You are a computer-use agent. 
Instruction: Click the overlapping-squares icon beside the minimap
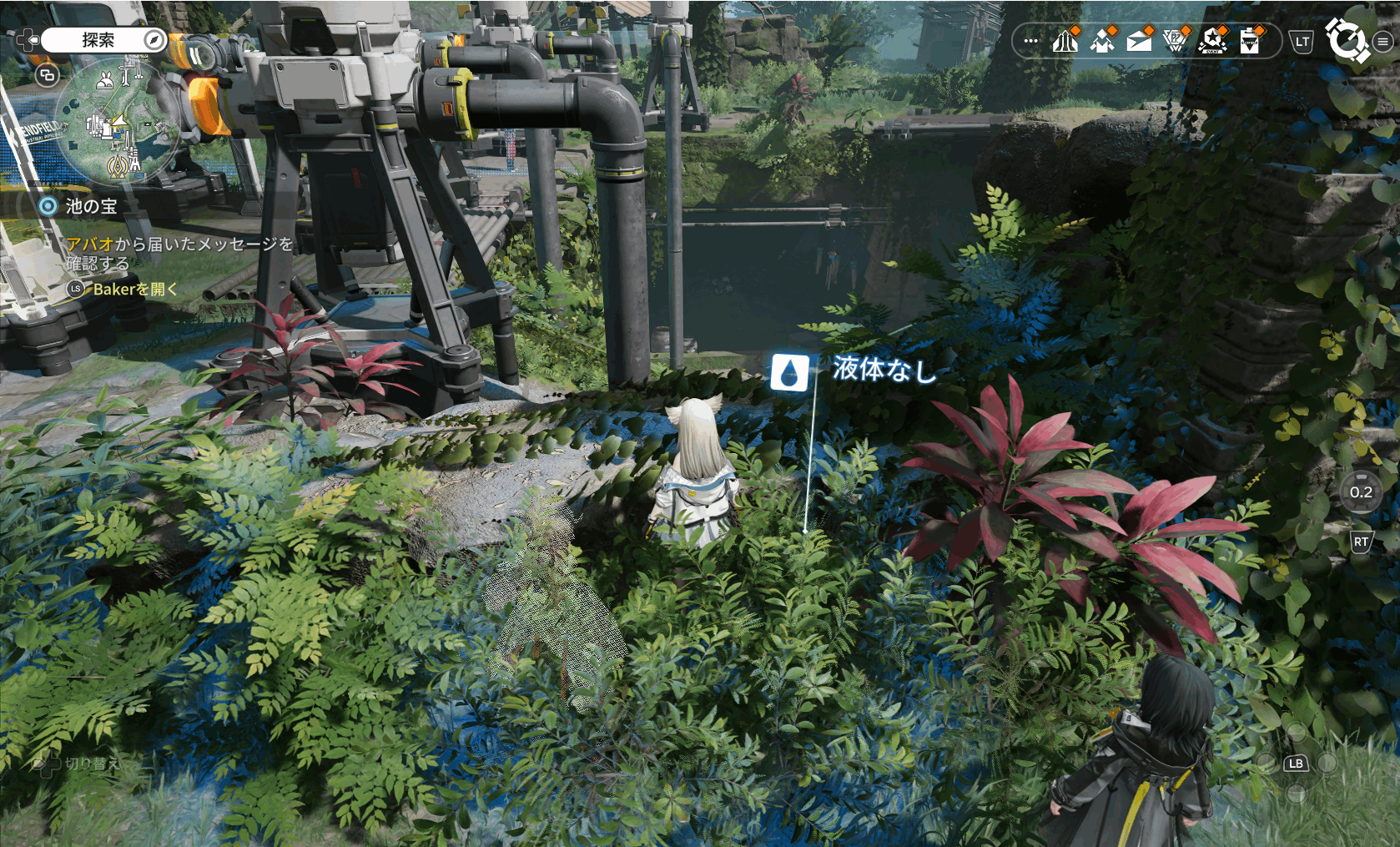click(x=48, y=76)
